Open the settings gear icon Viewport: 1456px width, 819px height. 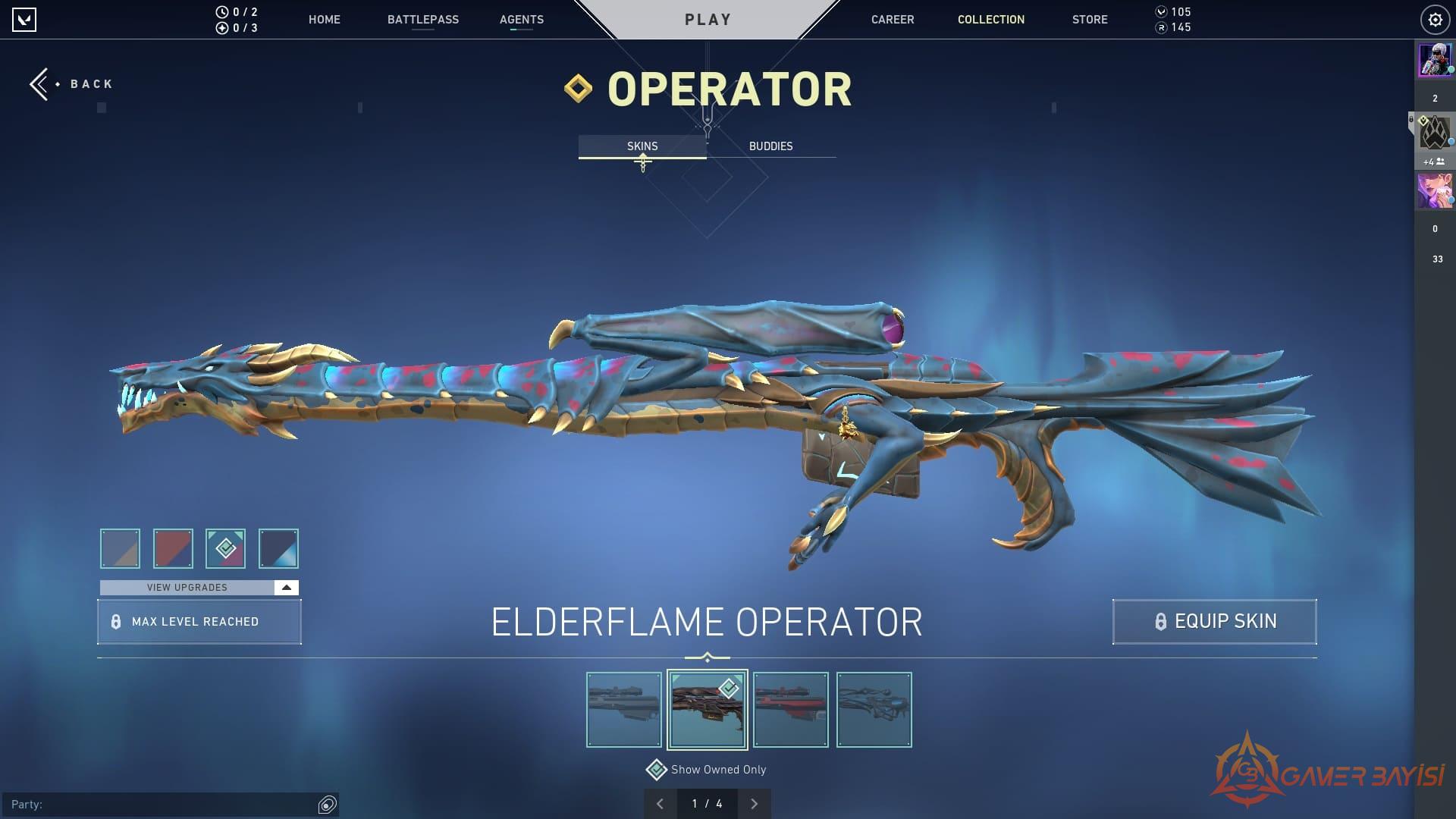(x=1435, y=20)
